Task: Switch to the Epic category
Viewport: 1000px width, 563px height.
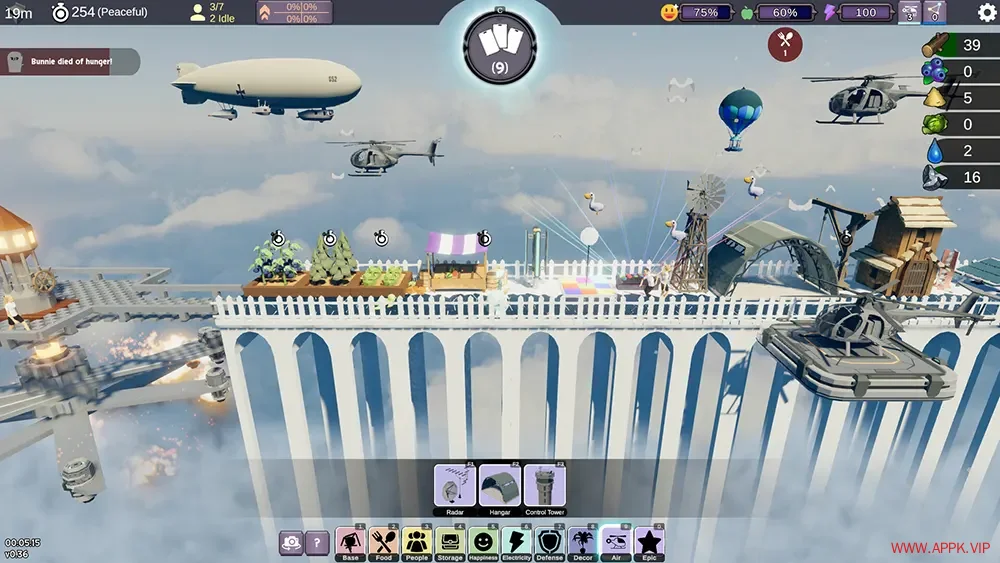Action: tap(649, 543)
